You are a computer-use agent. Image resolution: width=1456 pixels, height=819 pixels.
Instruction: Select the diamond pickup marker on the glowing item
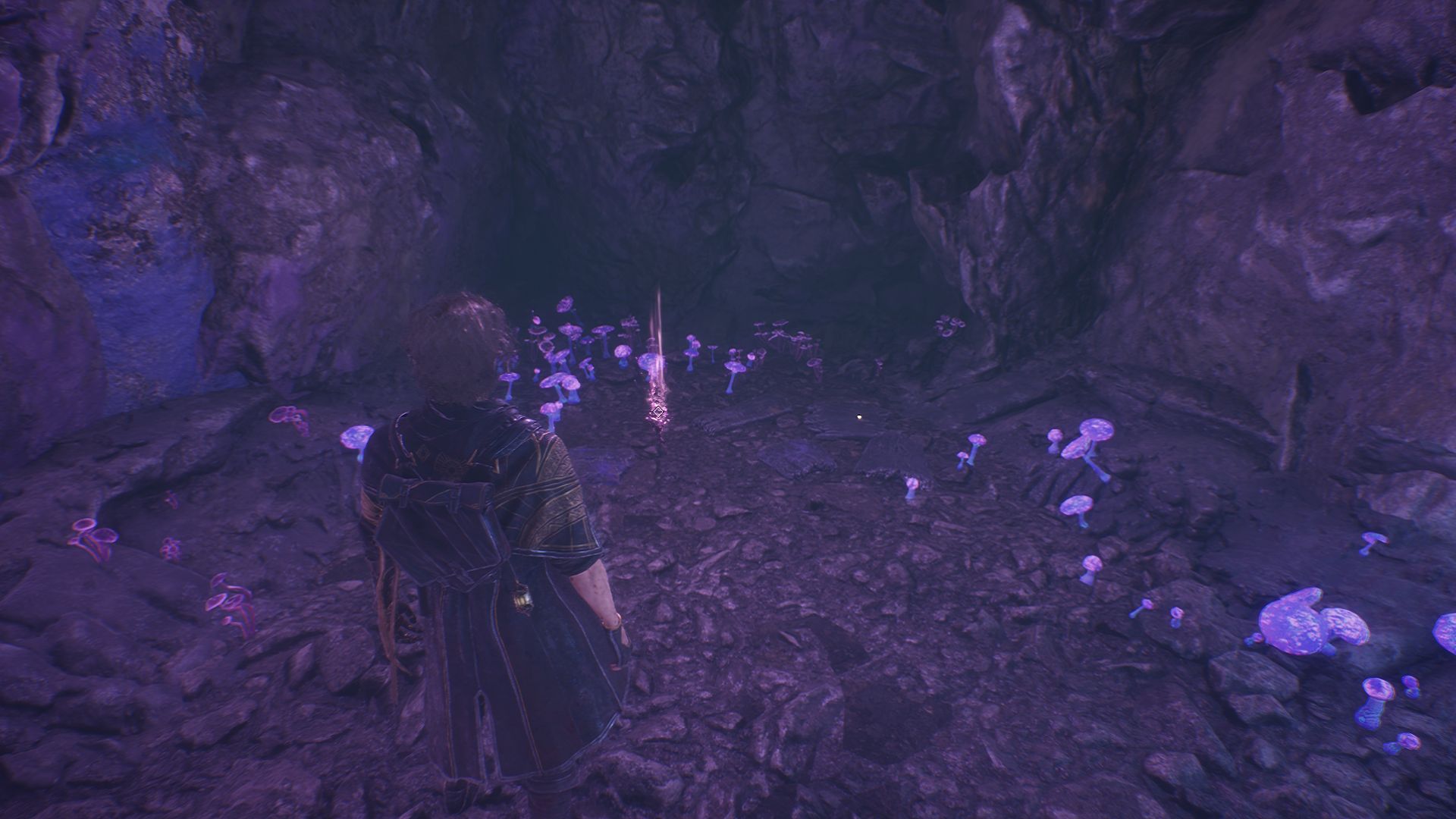657,413
